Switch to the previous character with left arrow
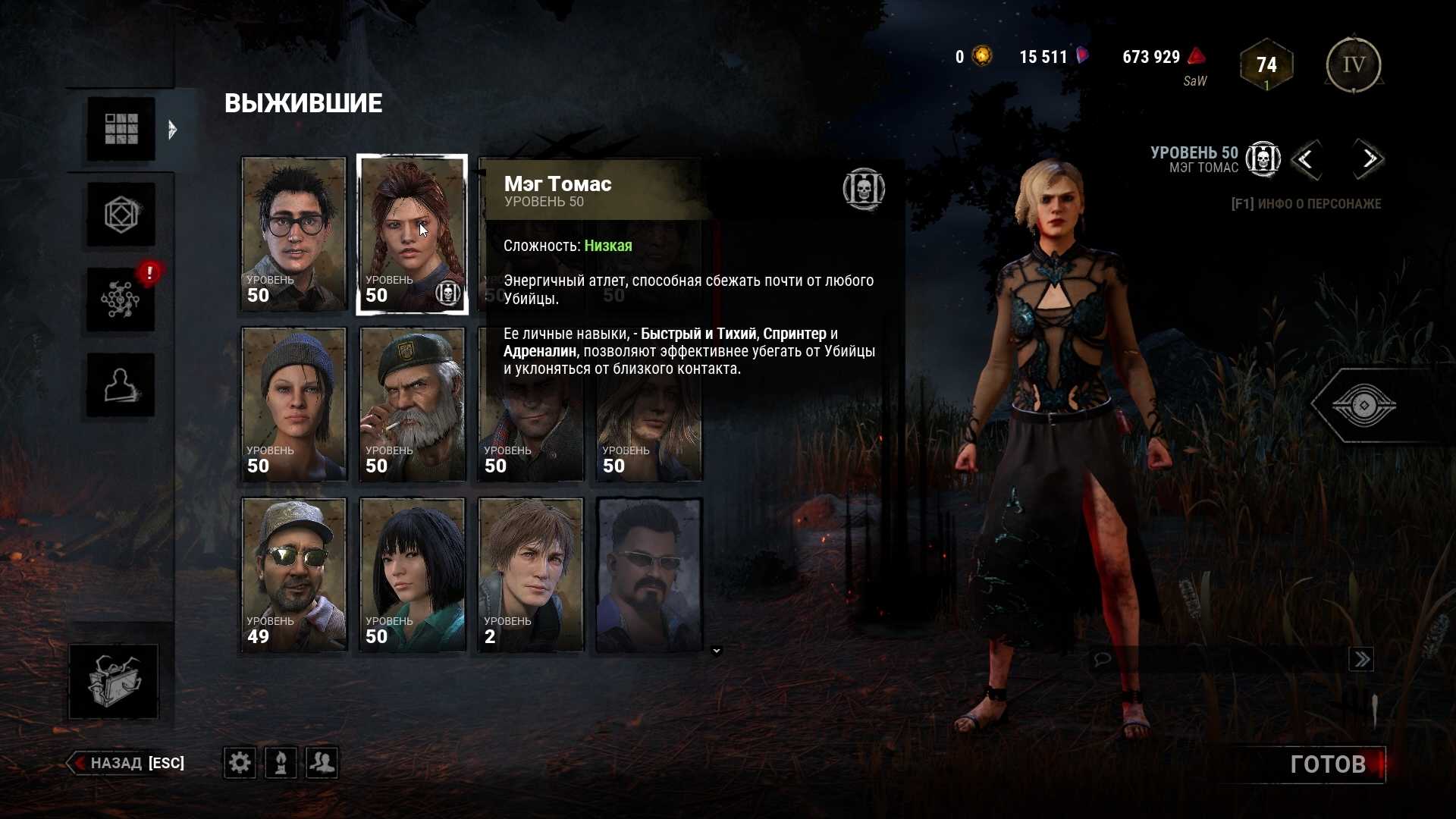 (1306, 159)
